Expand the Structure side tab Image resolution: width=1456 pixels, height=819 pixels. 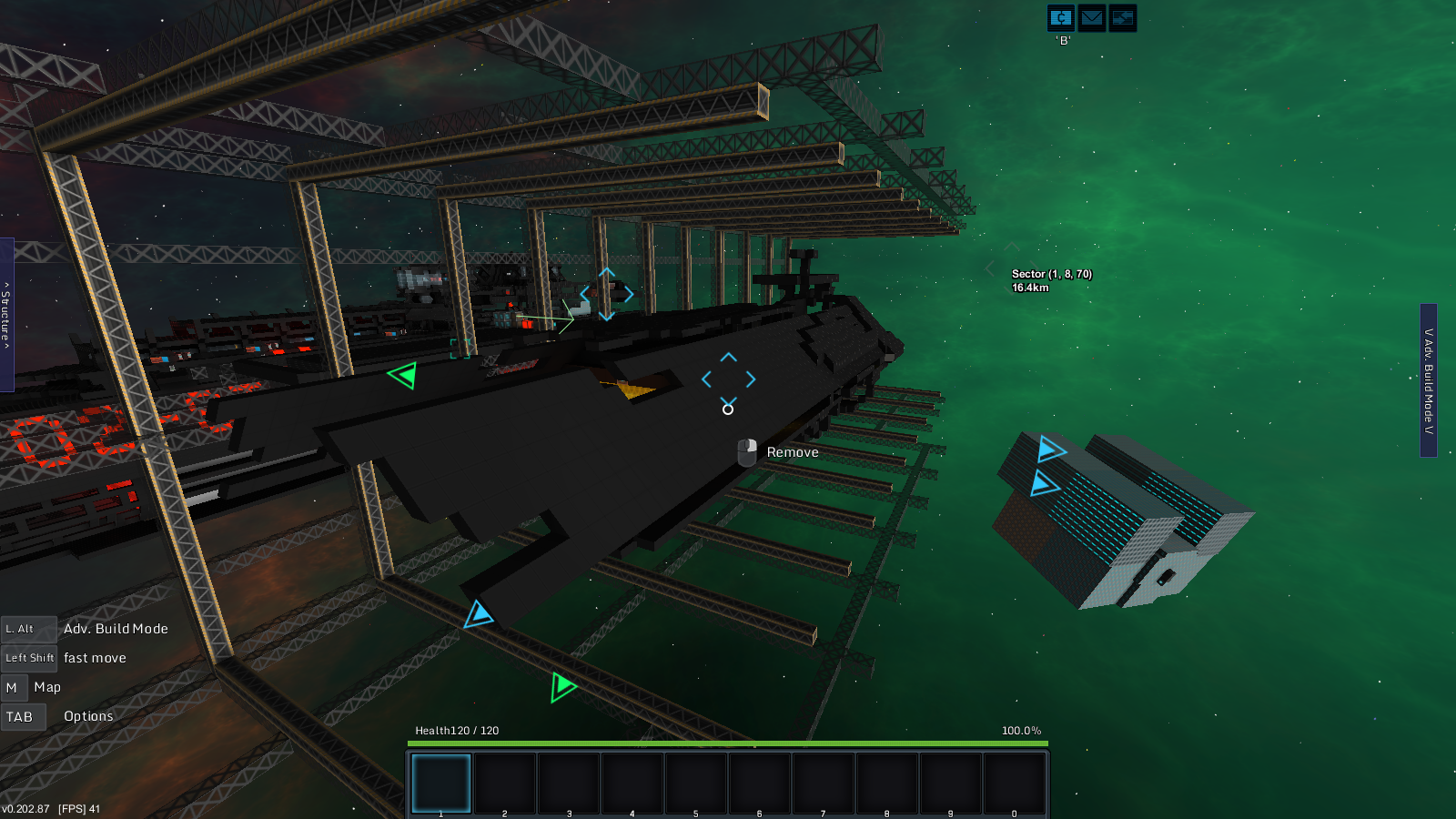pos(6,315)
